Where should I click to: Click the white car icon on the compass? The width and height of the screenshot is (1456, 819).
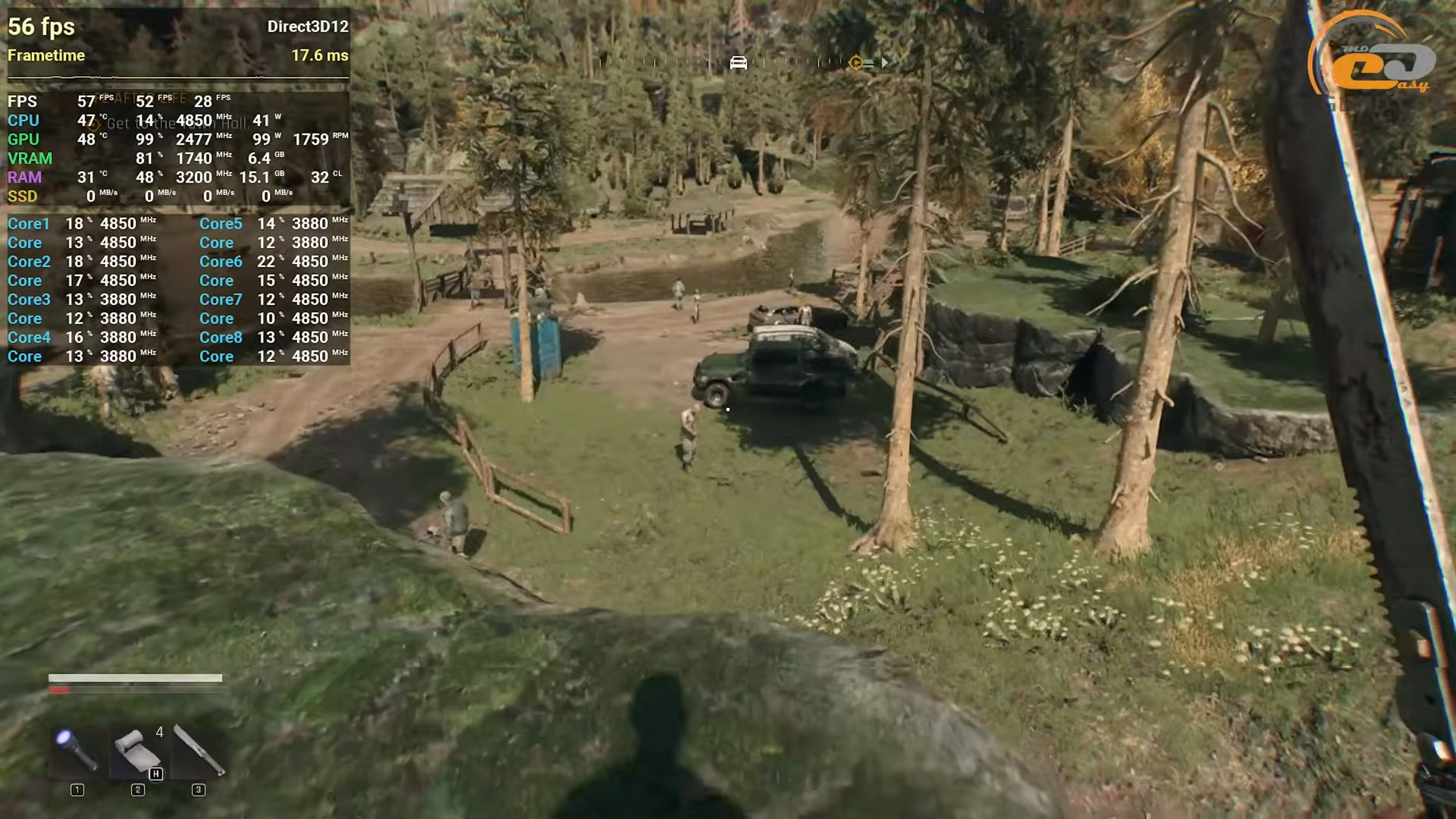(738, 63)
